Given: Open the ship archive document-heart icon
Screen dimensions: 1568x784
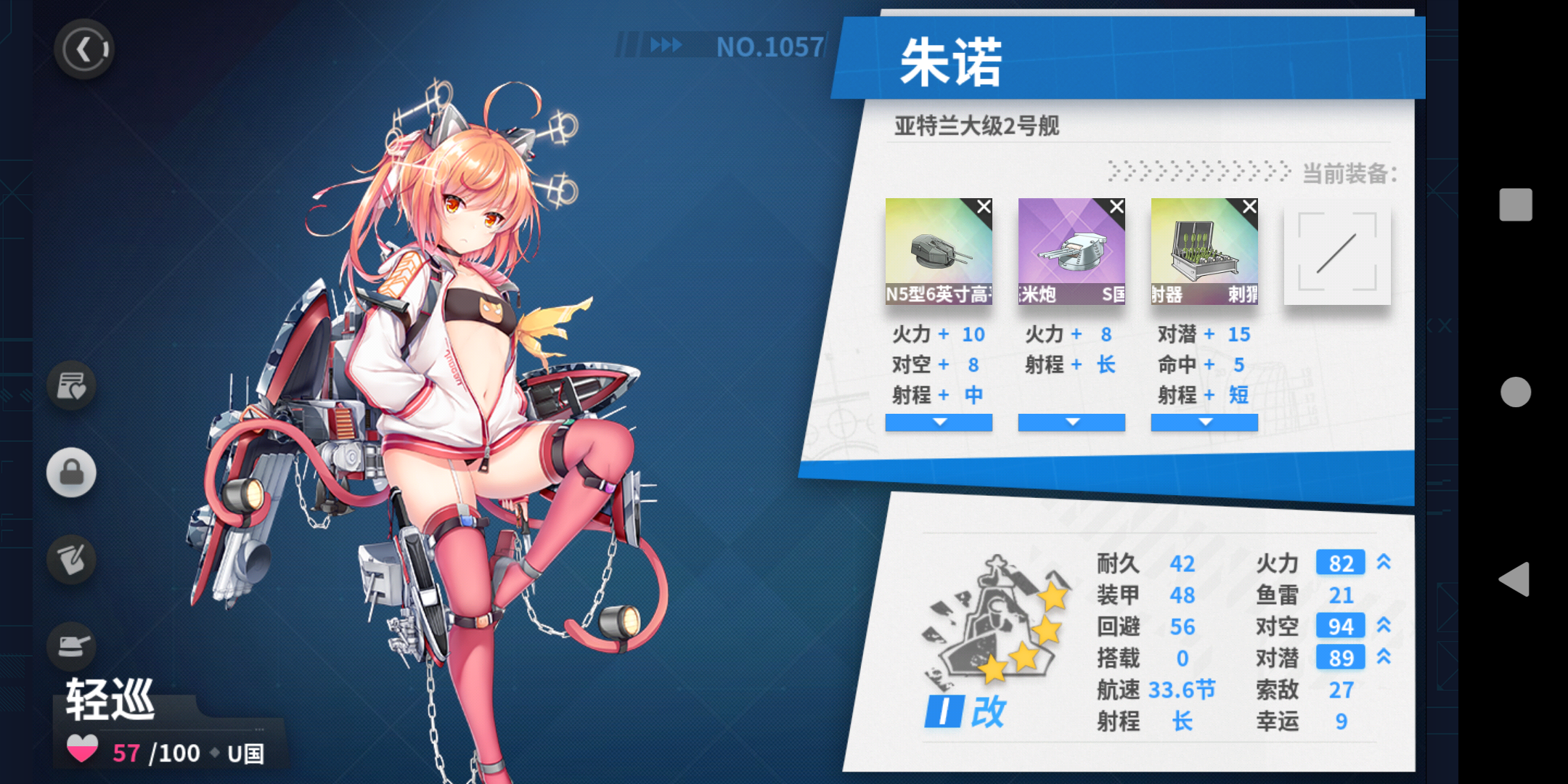Looking at the screenshot, I should 70,385.
